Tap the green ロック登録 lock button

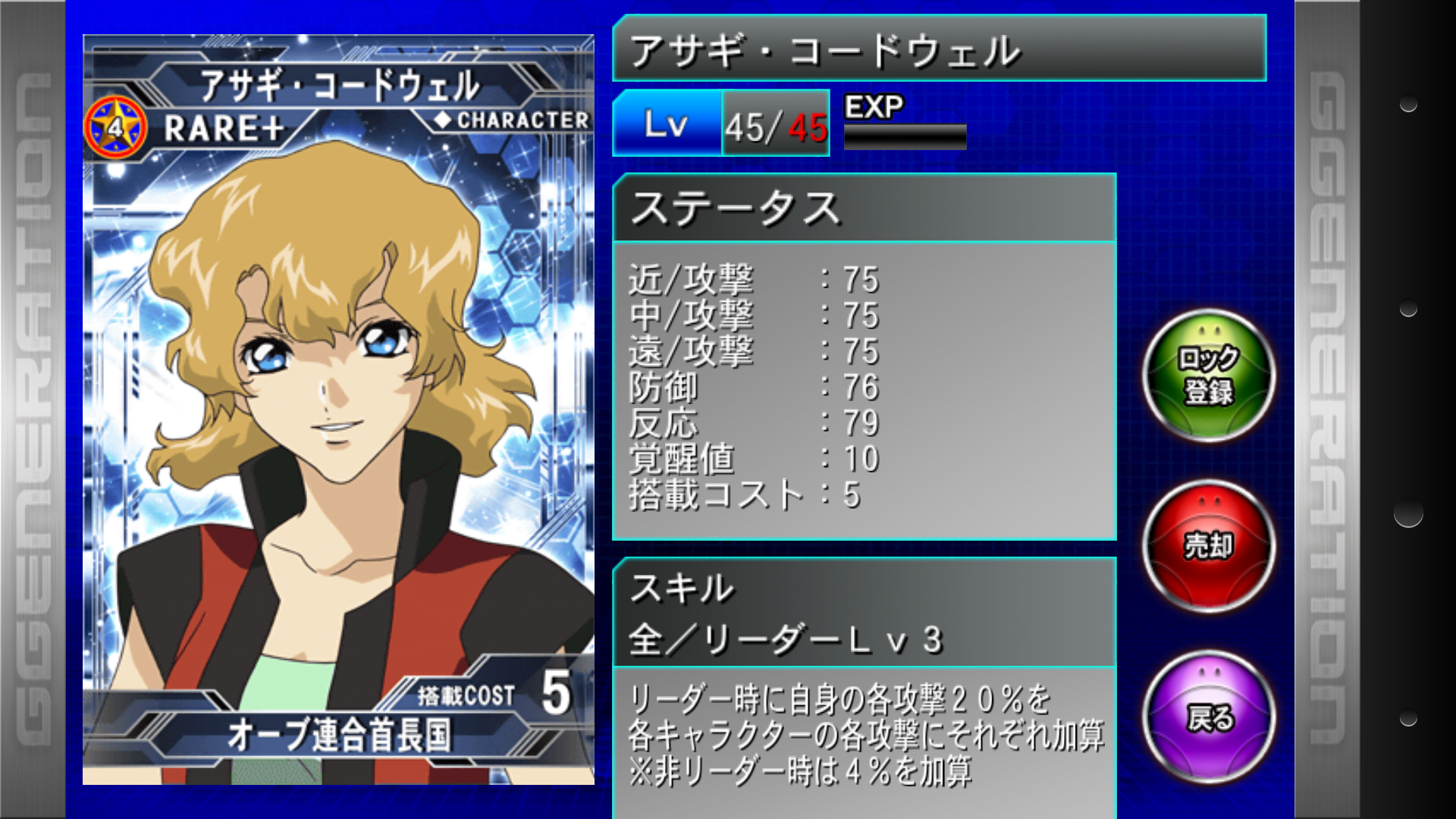point(1209,375)
